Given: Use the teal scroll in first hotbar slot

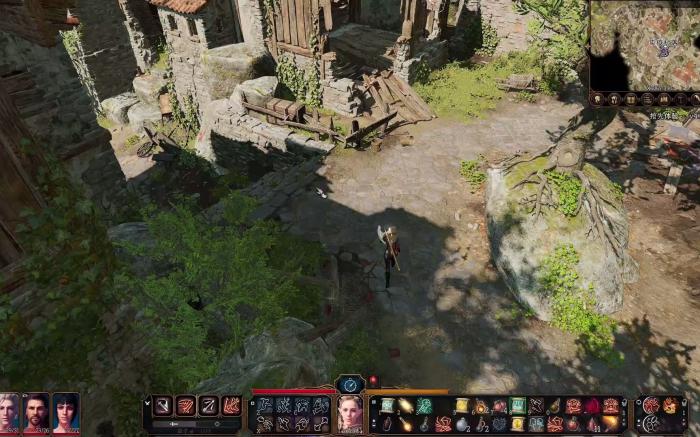Looking at the screenshot, I should [387, 405].
